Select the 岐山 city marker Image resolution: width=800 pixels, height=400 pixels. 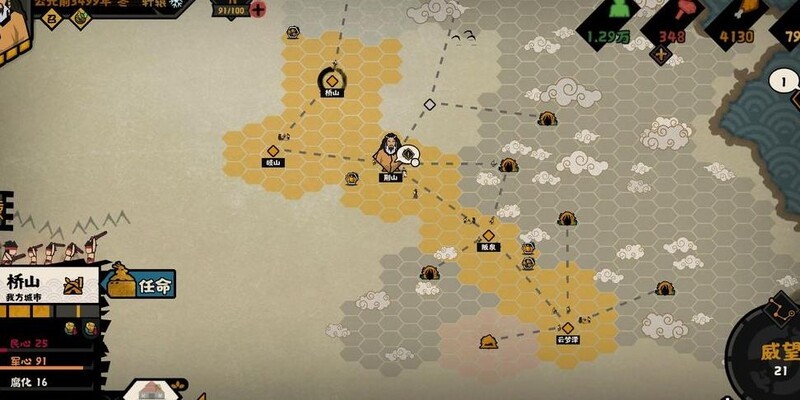point(273,152)
